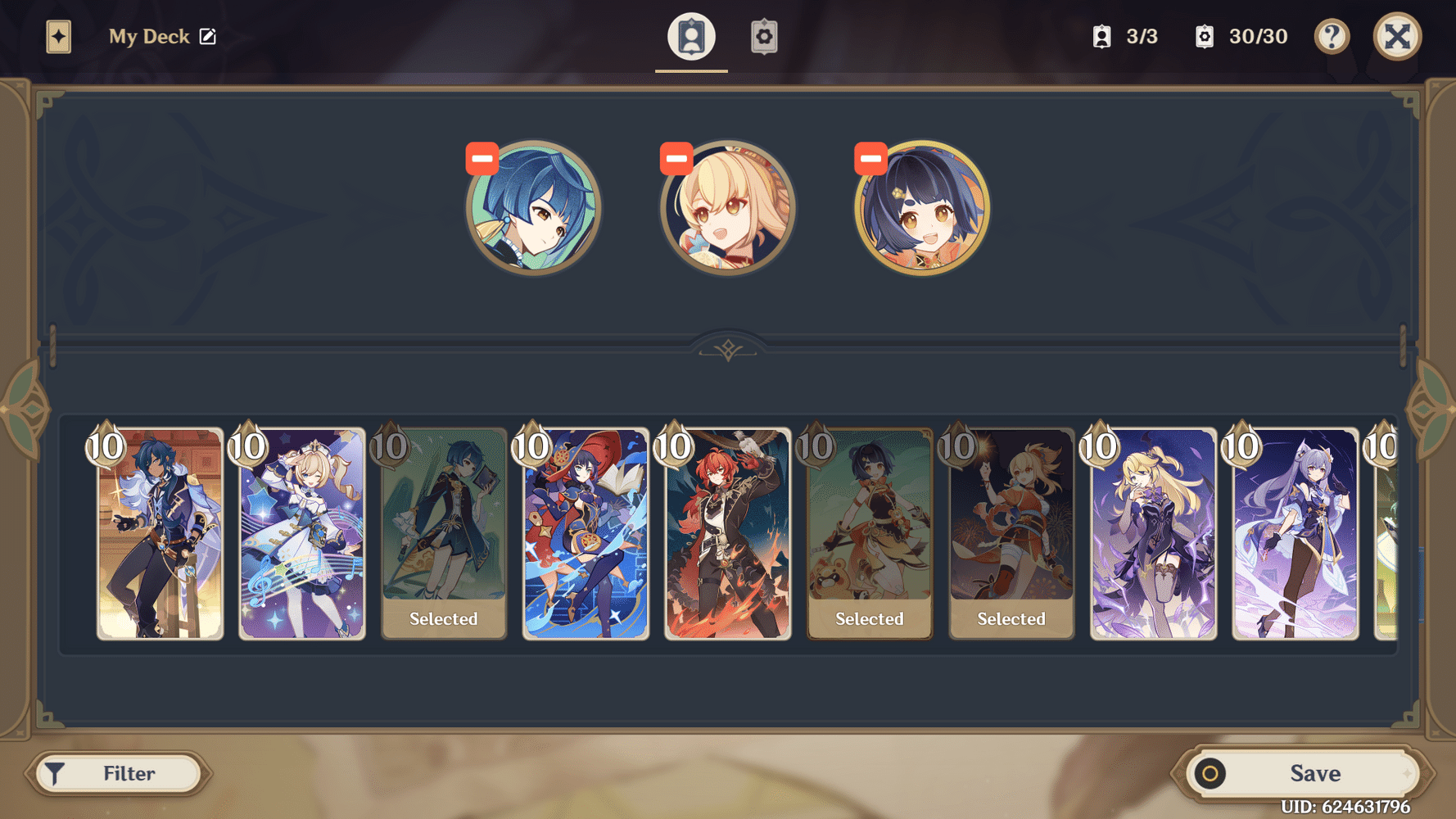Image resolution: width=1456 pixels, height=819 pixels.
Task: Select the Diluc character card
Action: click(x=727, y=532)
